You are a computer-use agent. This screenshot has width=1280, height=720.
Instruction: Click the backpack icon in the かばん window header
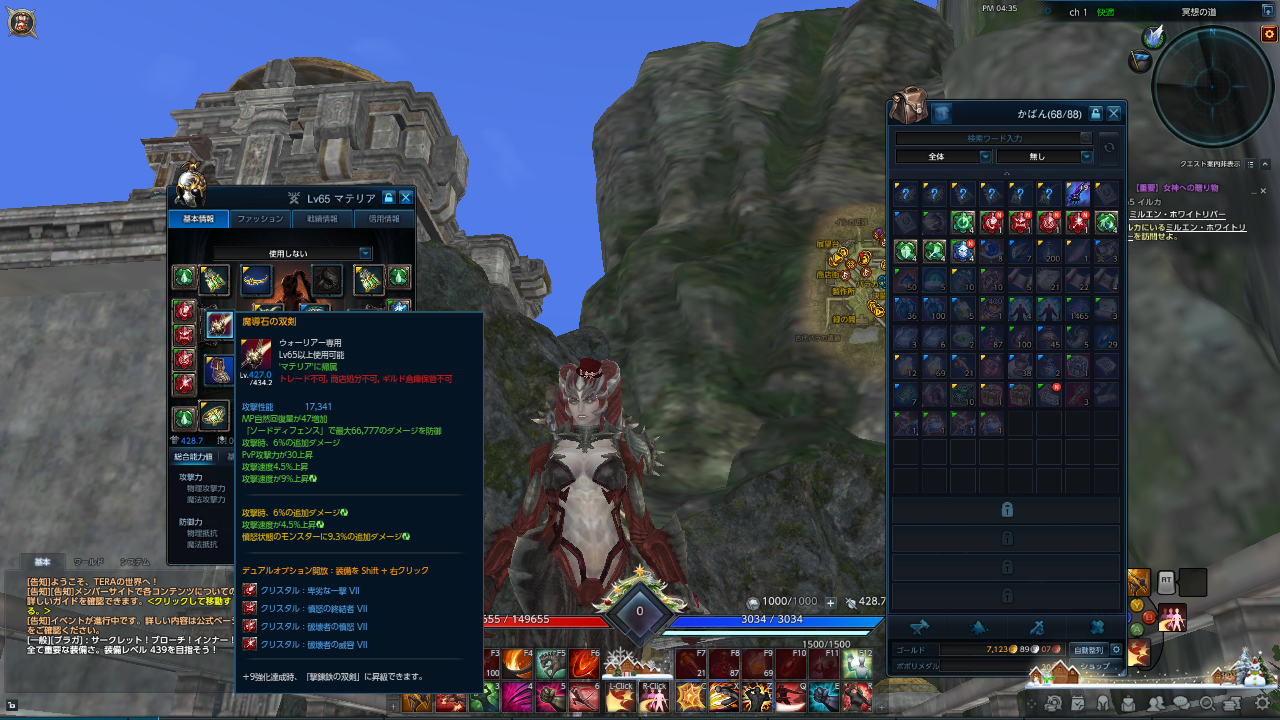pos(942,114)
